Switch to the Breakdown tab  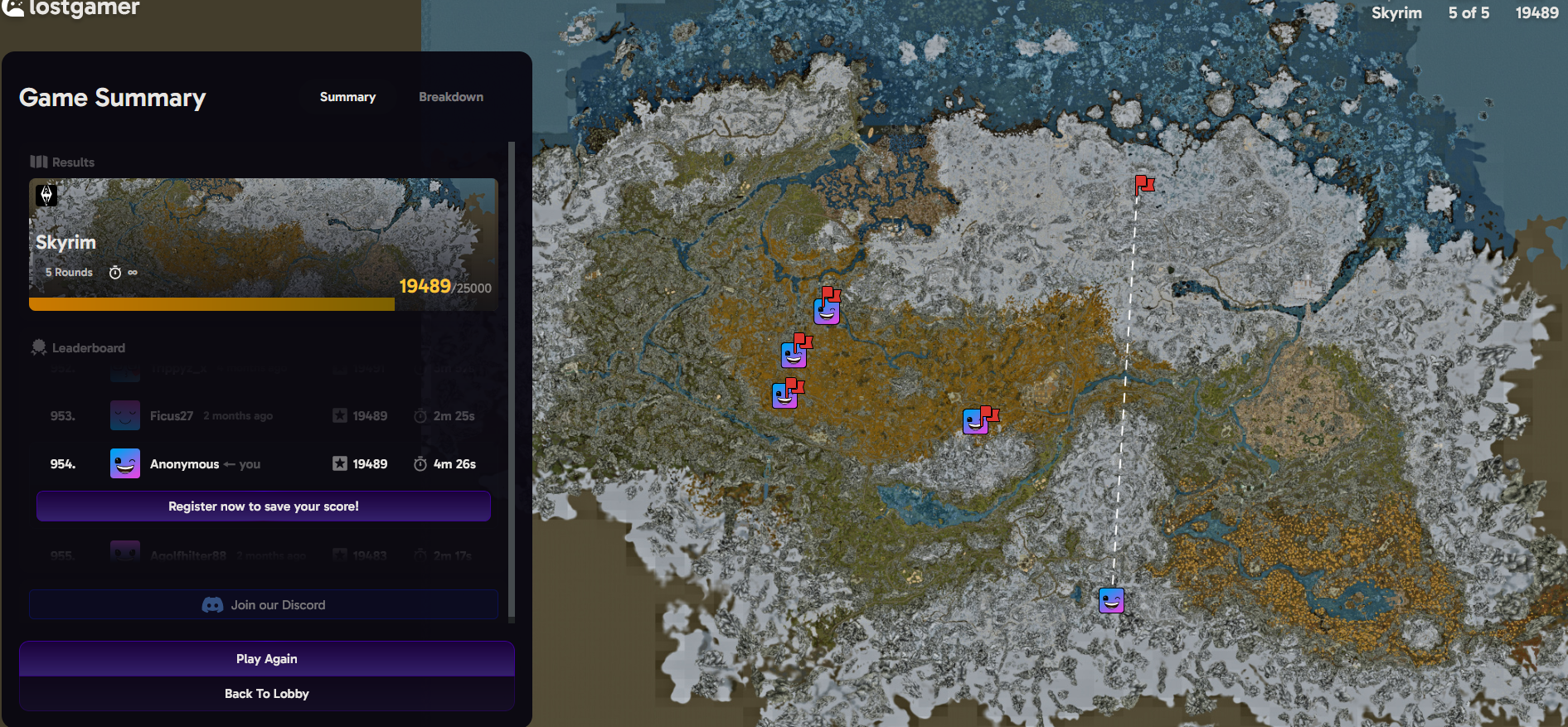point(450,97)
